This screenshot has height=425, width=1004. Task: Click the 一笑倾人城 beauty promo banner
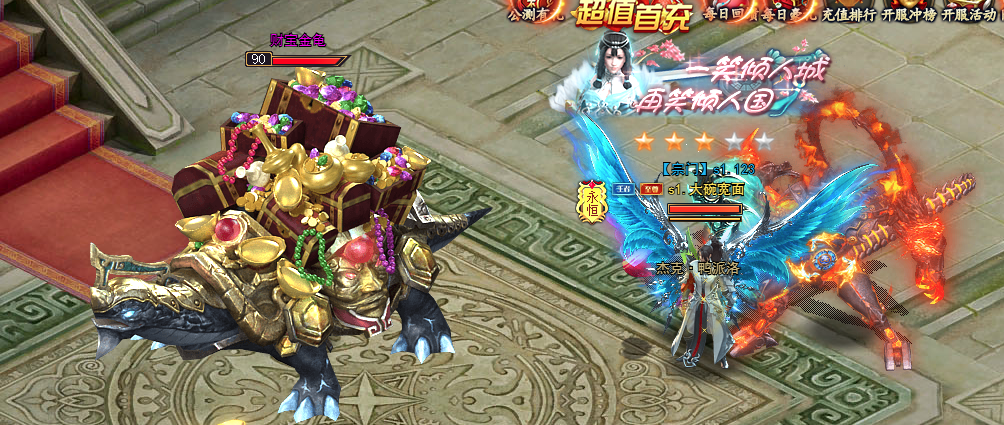coord(700,80)
